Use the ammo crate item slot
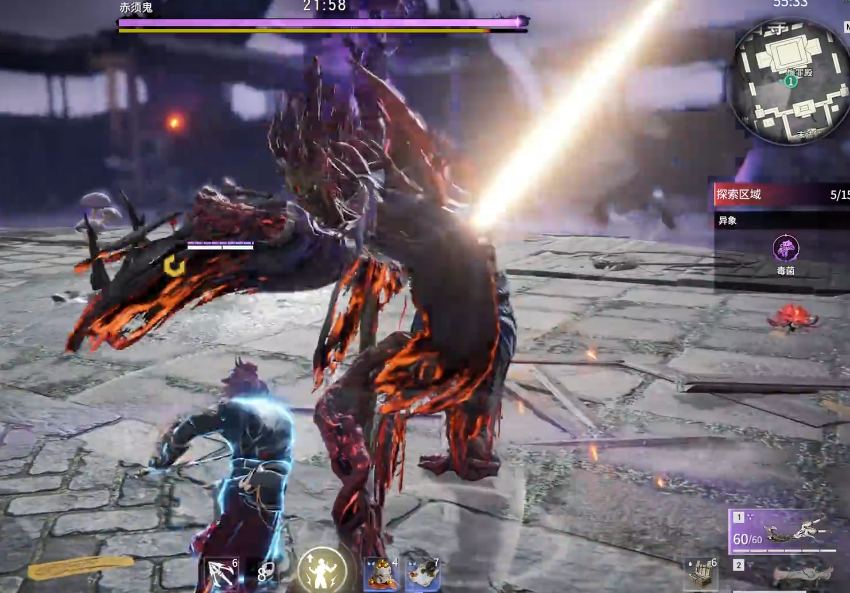 point(701,574)
